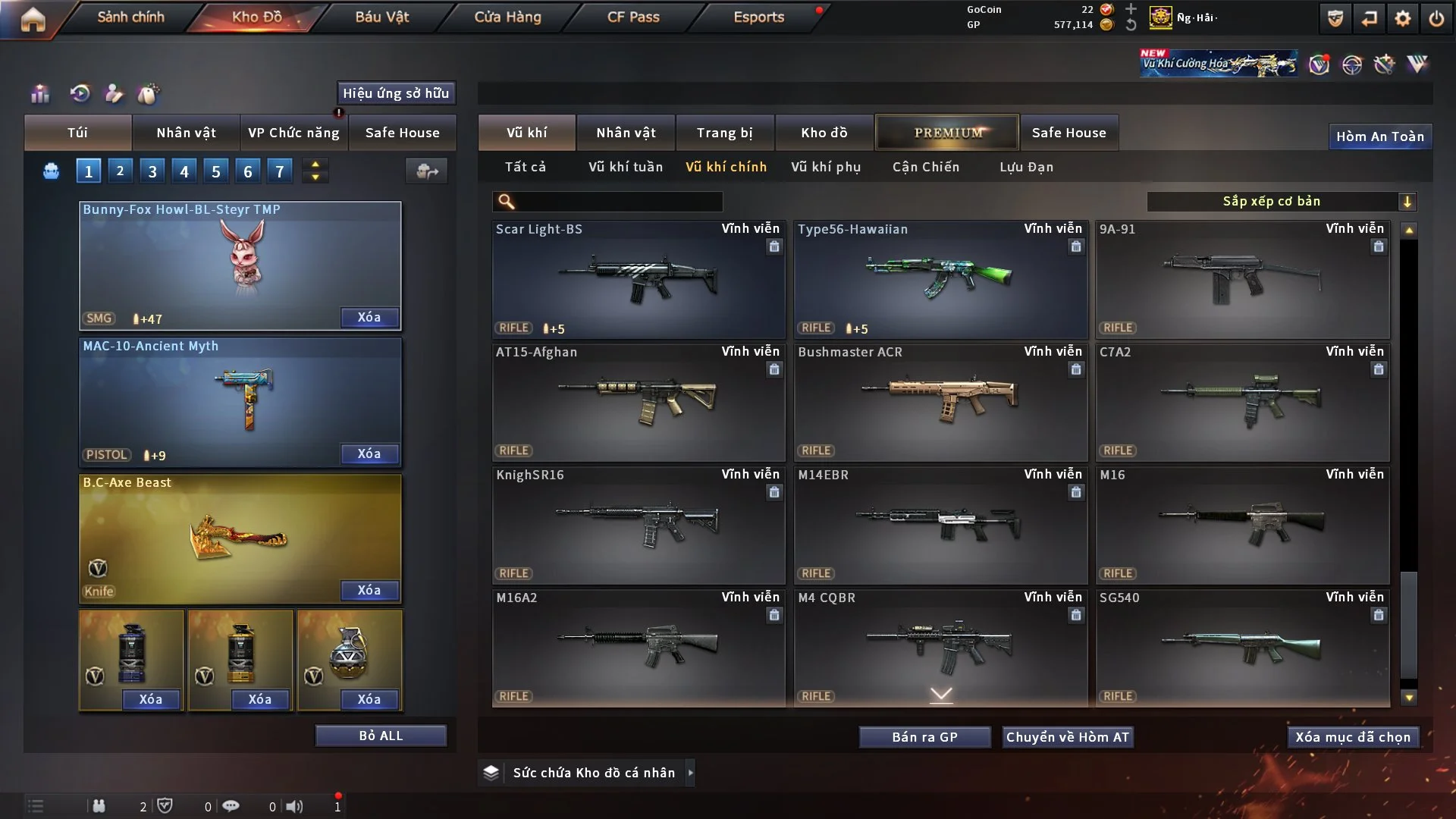
Task: Switch to the PREMIUM tab
Action: point(947,133)
